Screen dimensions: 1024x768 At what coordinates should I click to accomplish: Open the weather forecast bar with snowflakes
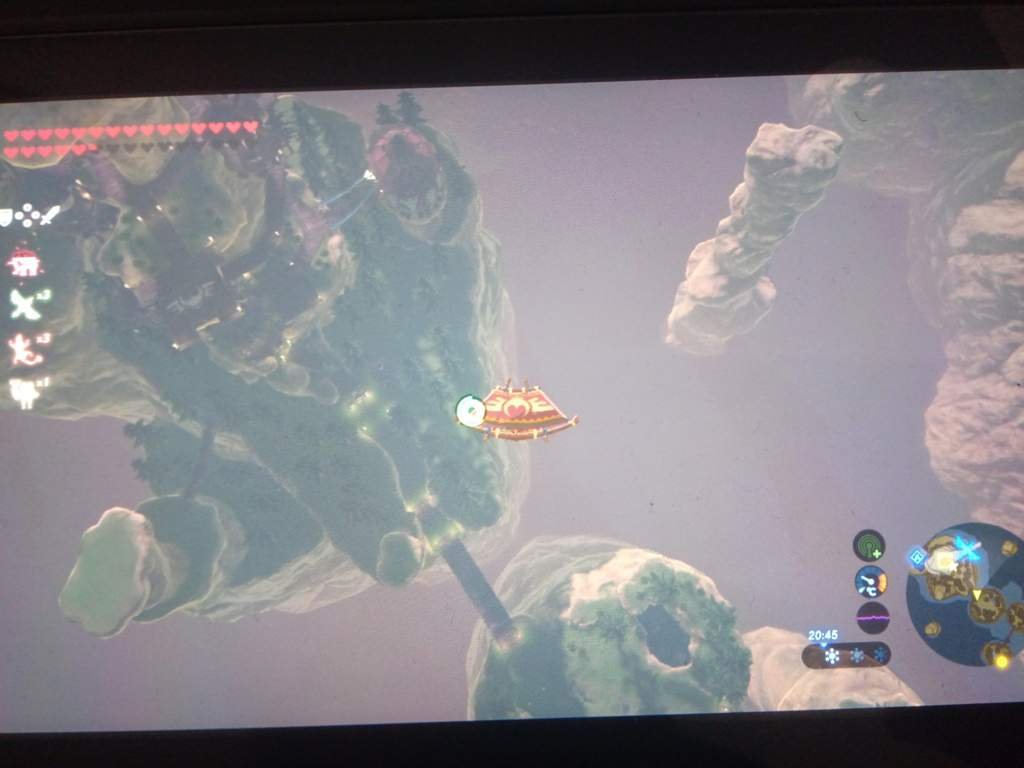pos(846,656)
